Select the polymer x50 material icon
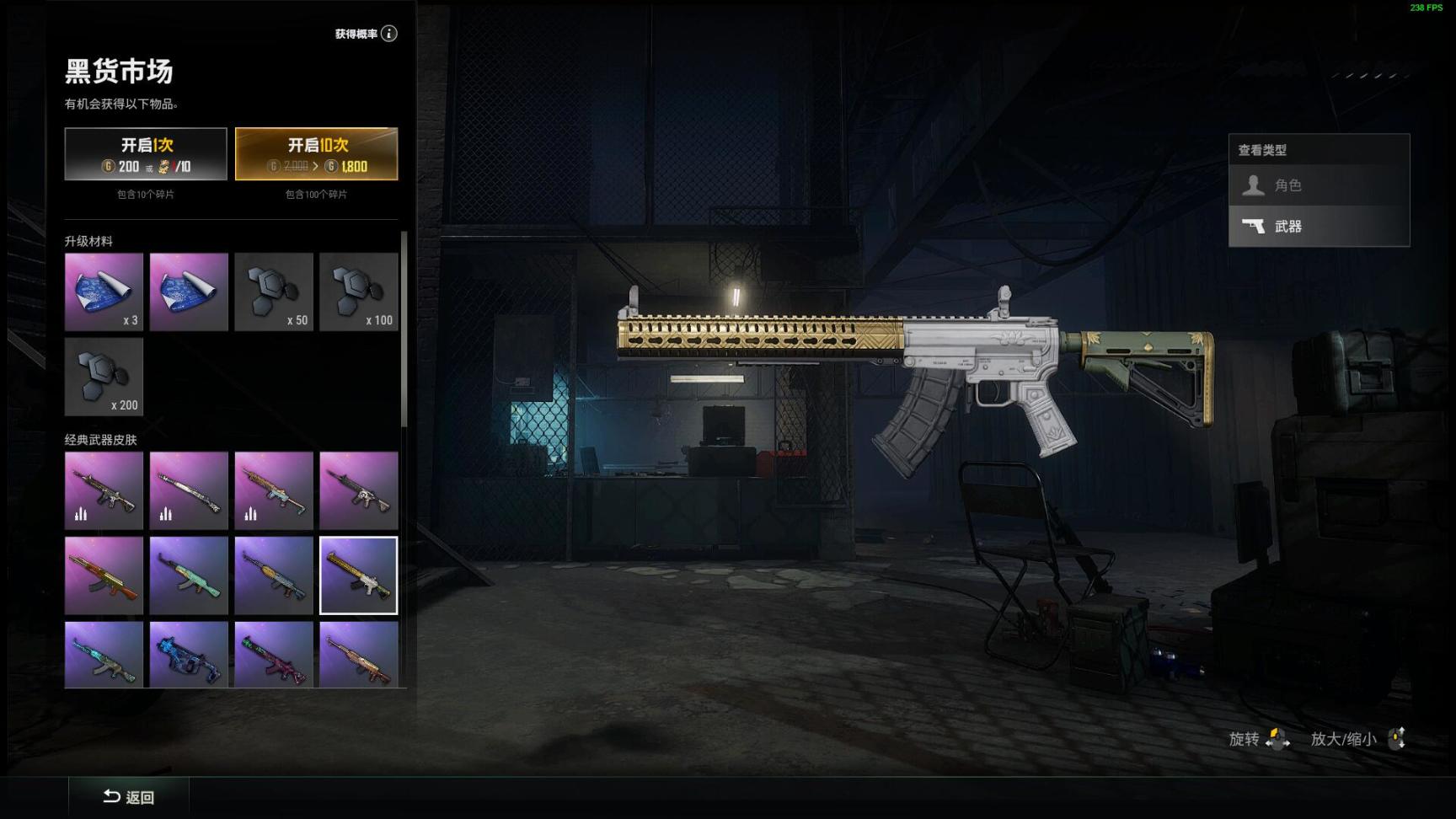This screenshot has width=1456, height=819. point(274,292)
